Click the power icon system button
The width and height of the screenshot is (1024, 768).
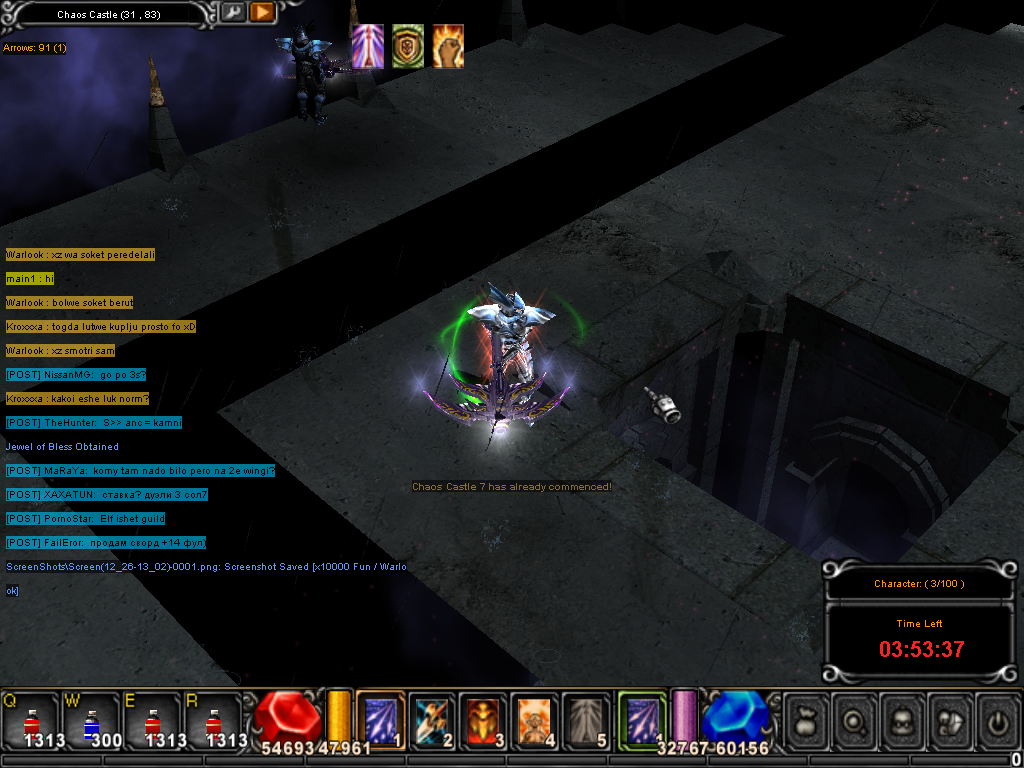(x=997, y=718)
